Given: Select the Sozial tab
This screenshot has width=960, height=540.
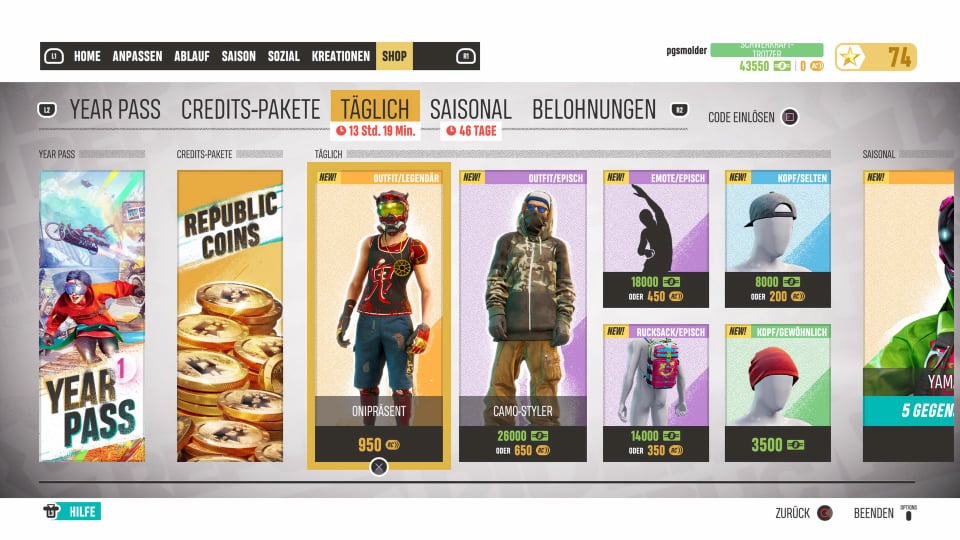Looking at the screenshot, I should tap(283, 56).
